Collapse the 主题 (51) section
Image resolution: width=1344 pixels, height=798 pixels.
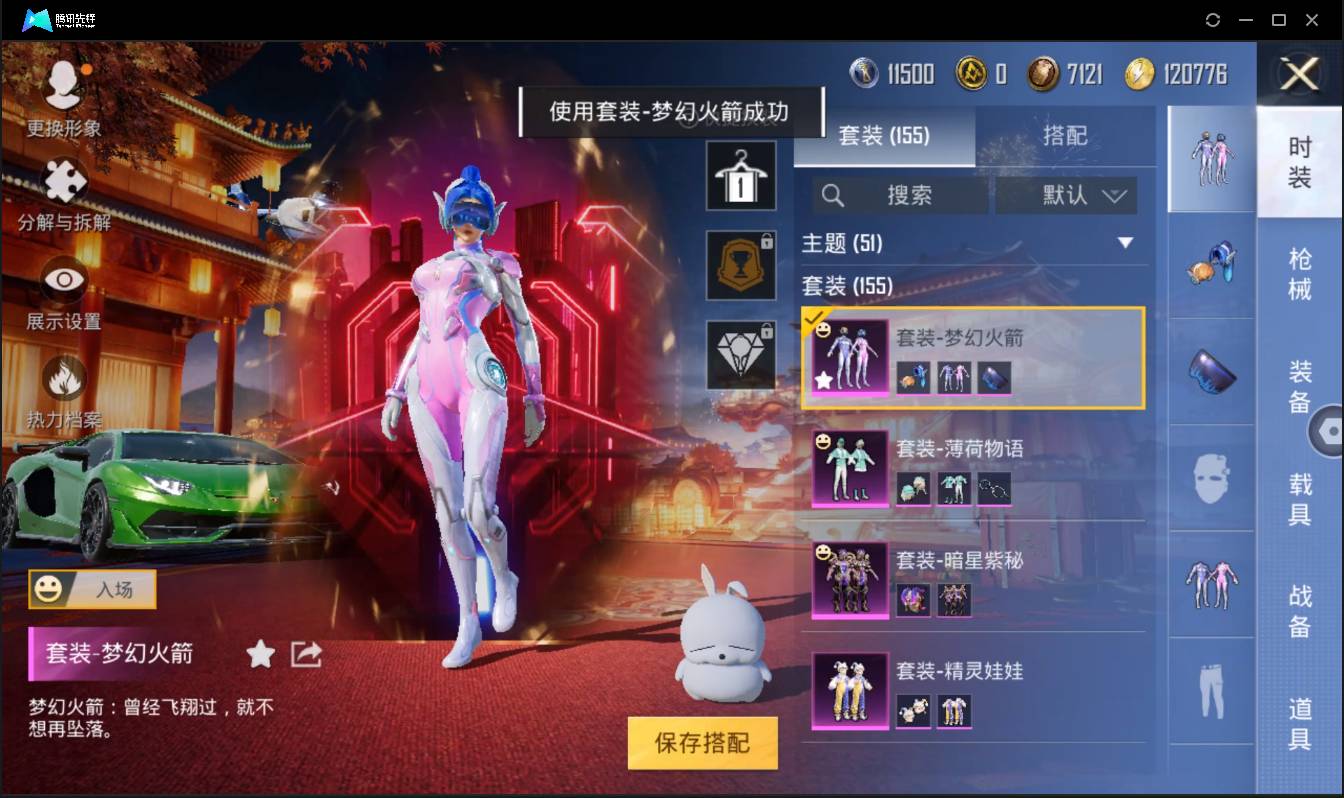pos(1126,242)
